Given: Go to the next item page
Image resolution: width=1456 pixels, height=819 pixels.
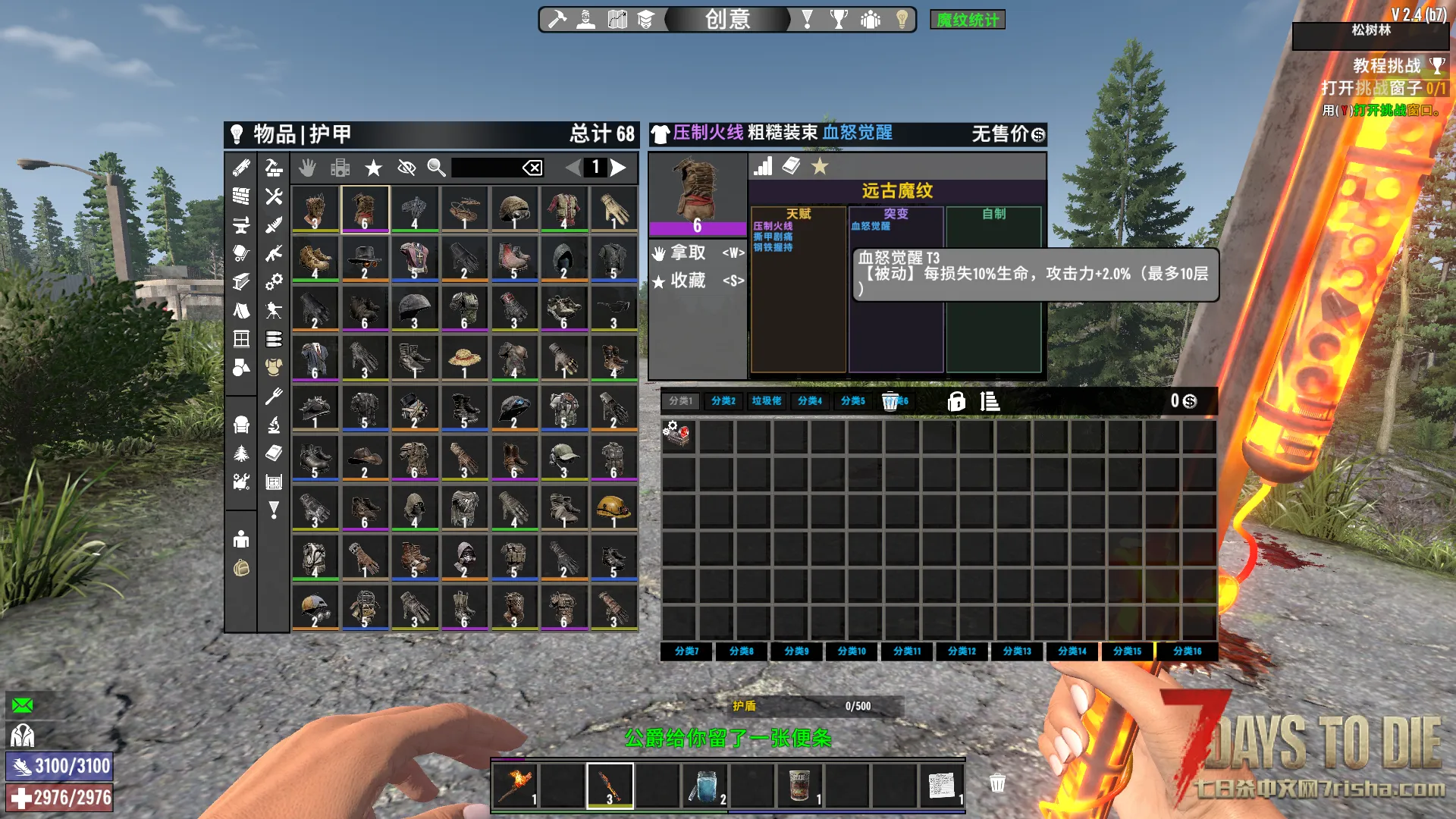Looking at the screenshot, I should coord(619,168).
